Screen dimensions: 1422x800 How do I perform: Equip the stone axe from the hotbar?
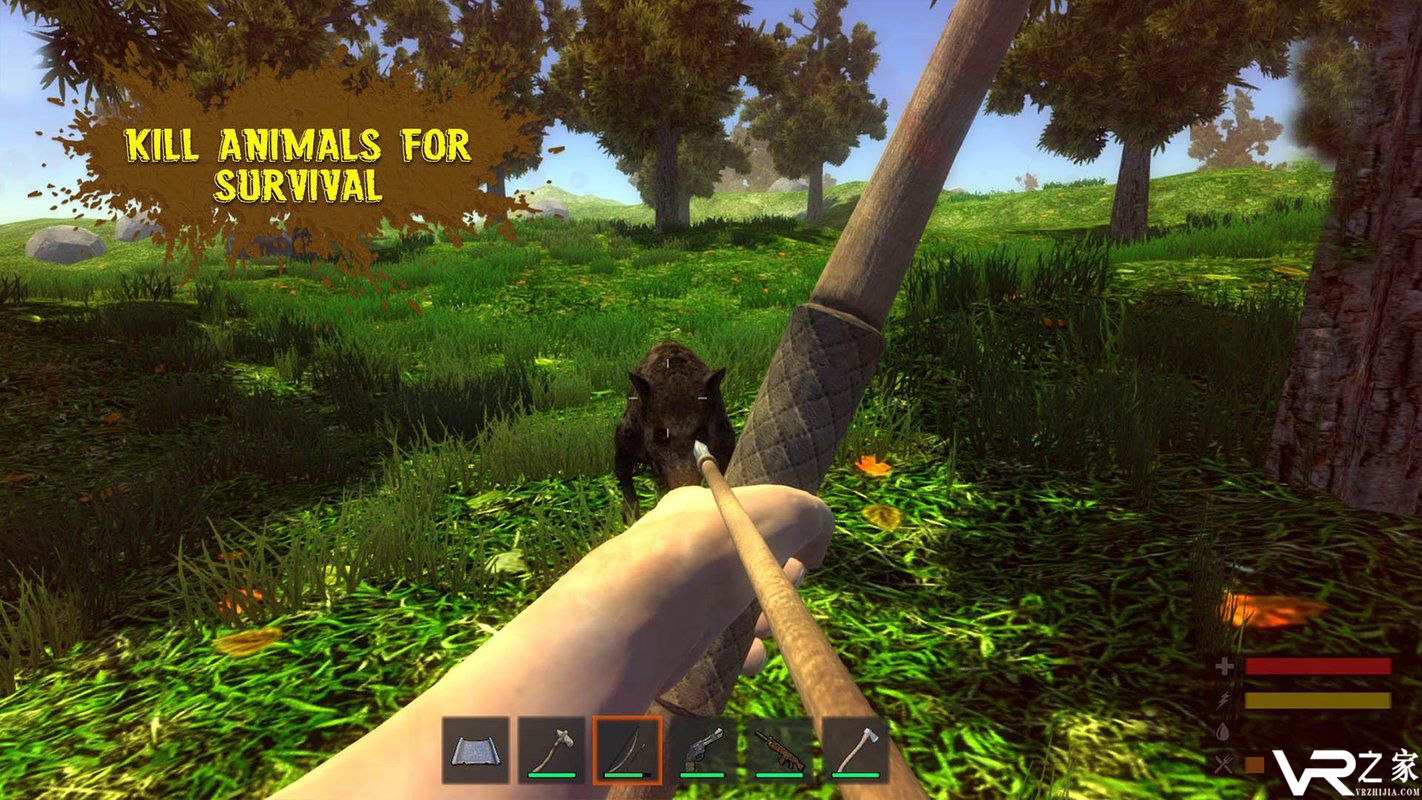coord(551,750)
